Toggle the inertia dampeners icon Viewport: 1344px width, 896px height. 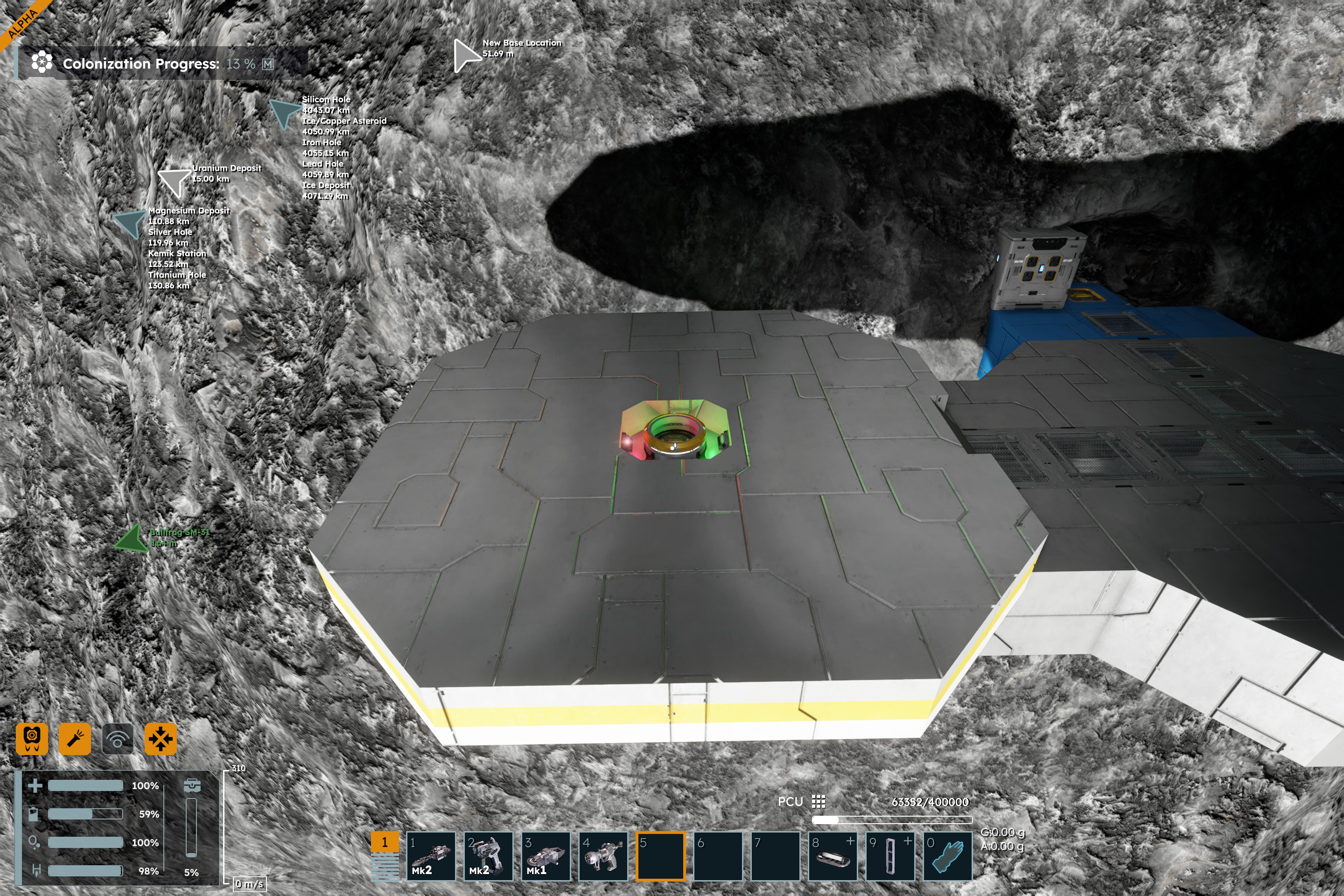161,739
